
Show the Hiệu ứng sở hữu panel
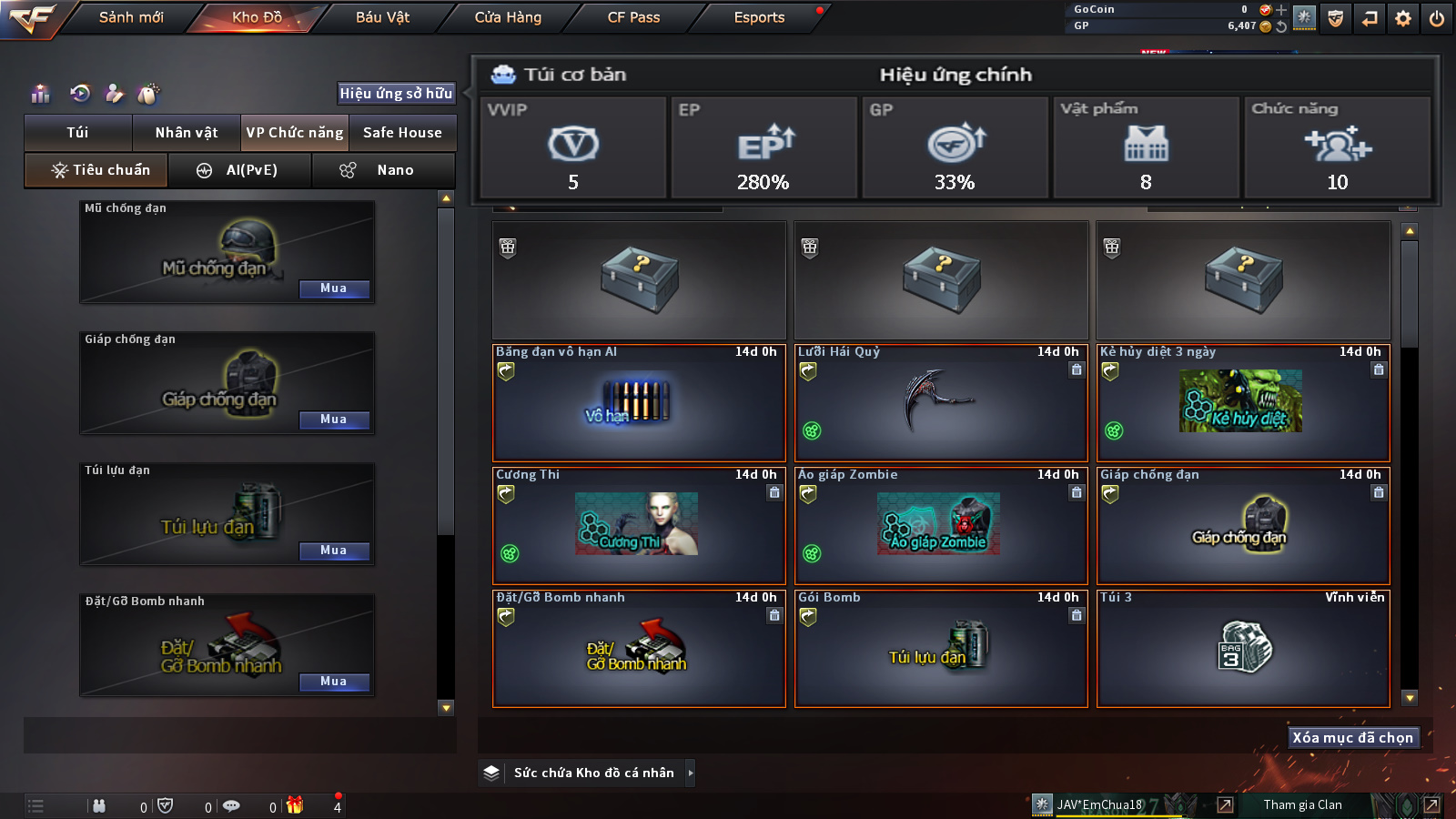pyautogui.click(x=396, y=93)
